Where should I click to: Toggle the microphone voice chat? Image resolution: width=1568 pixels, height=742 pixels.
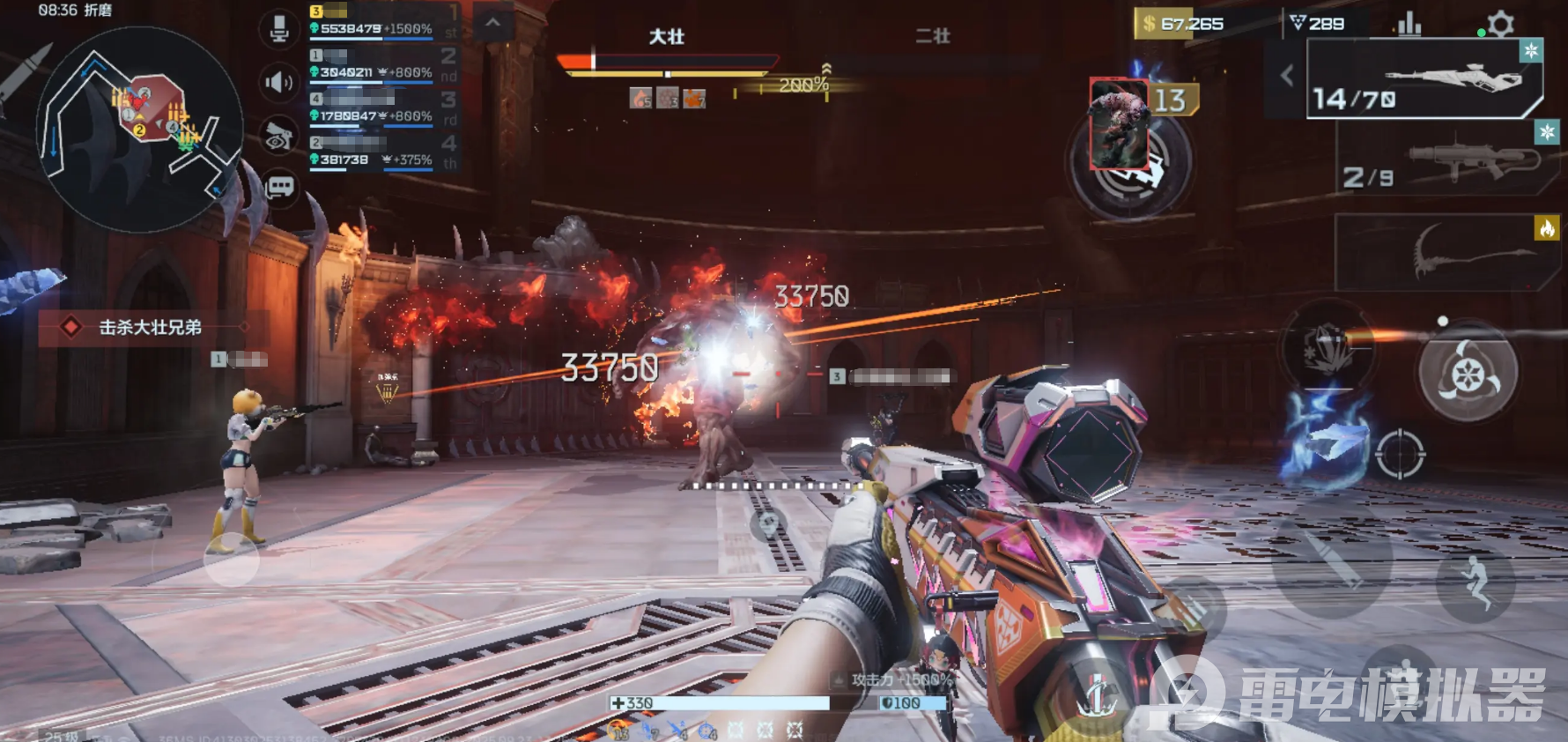(x=279, y=28)
